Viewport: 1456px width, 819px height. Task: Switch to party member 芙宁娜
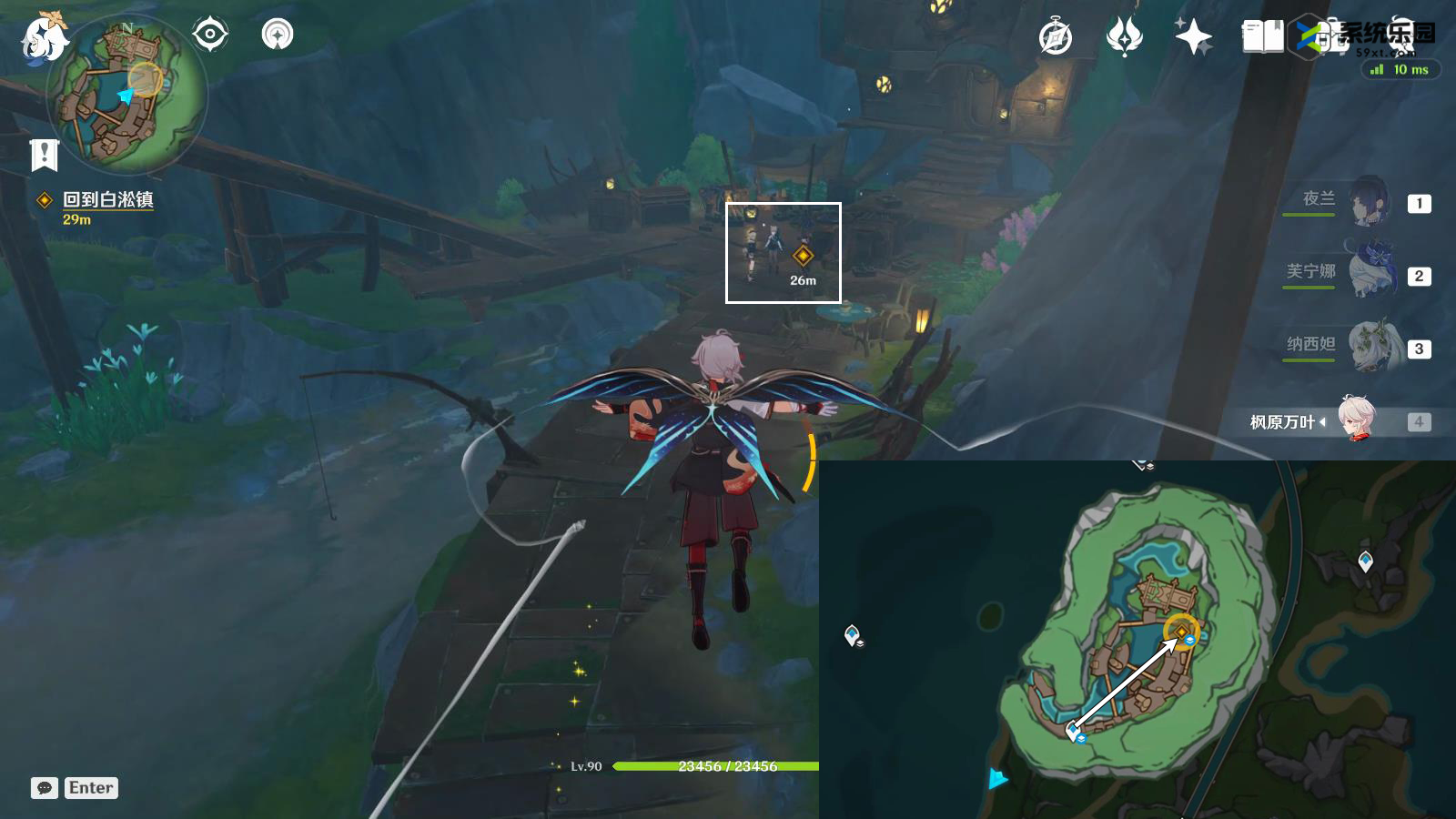[1365, 275]
